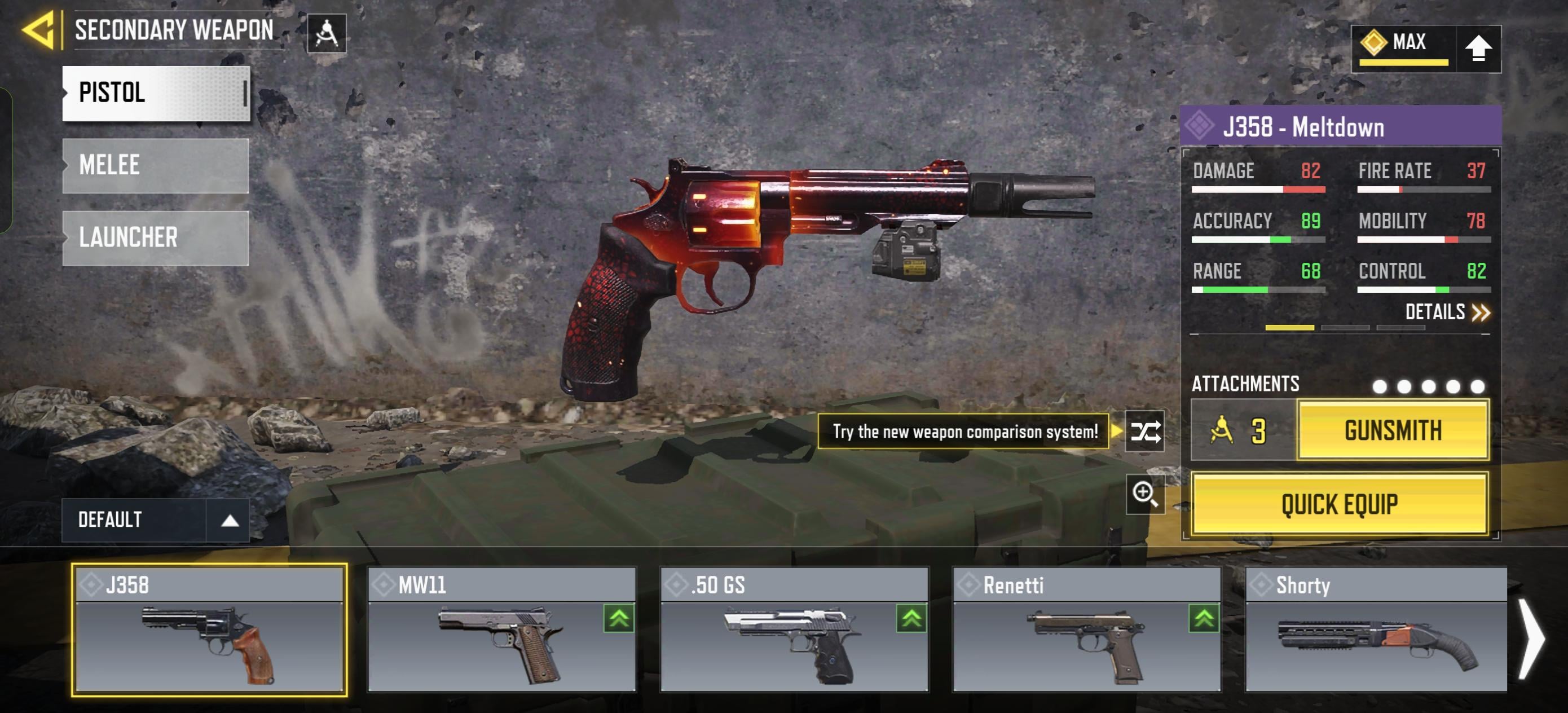The height and width of the screenshot is (713, 1568).
Task: Click the MAX level upgrade arrow
Action: tap(1478, 49)
